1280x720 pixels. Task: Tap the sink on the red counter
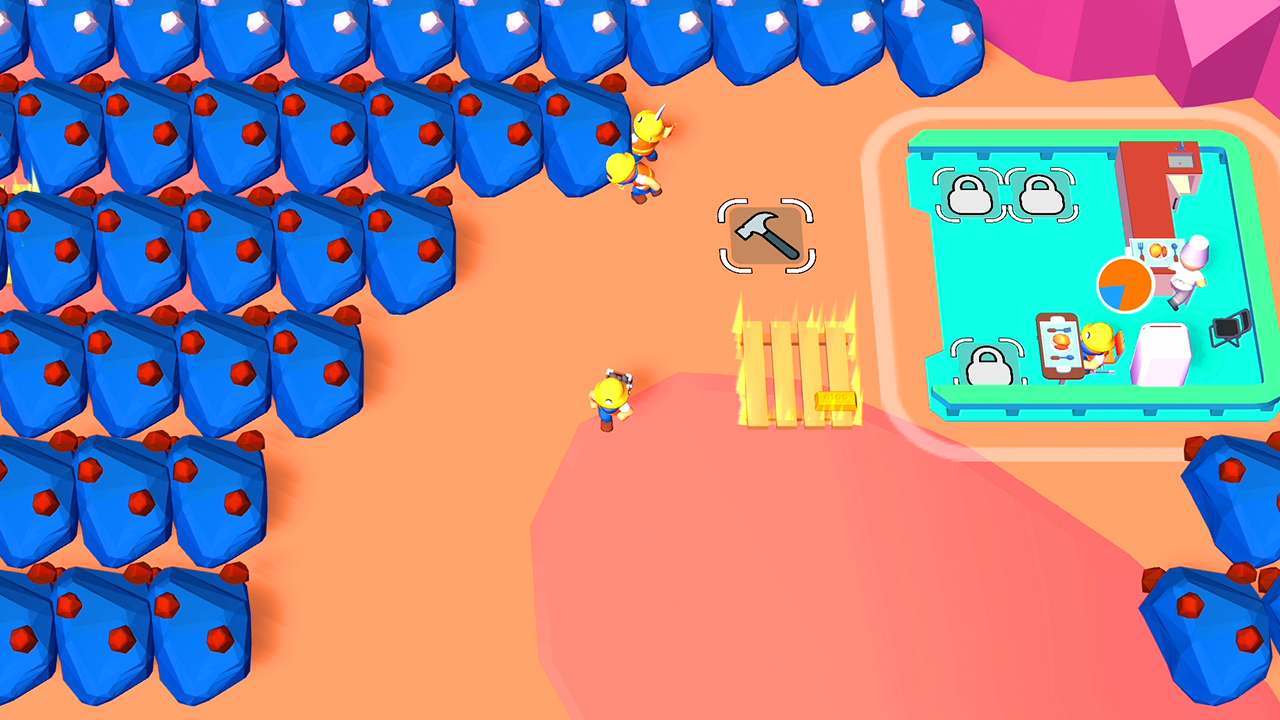[1180, 160]
